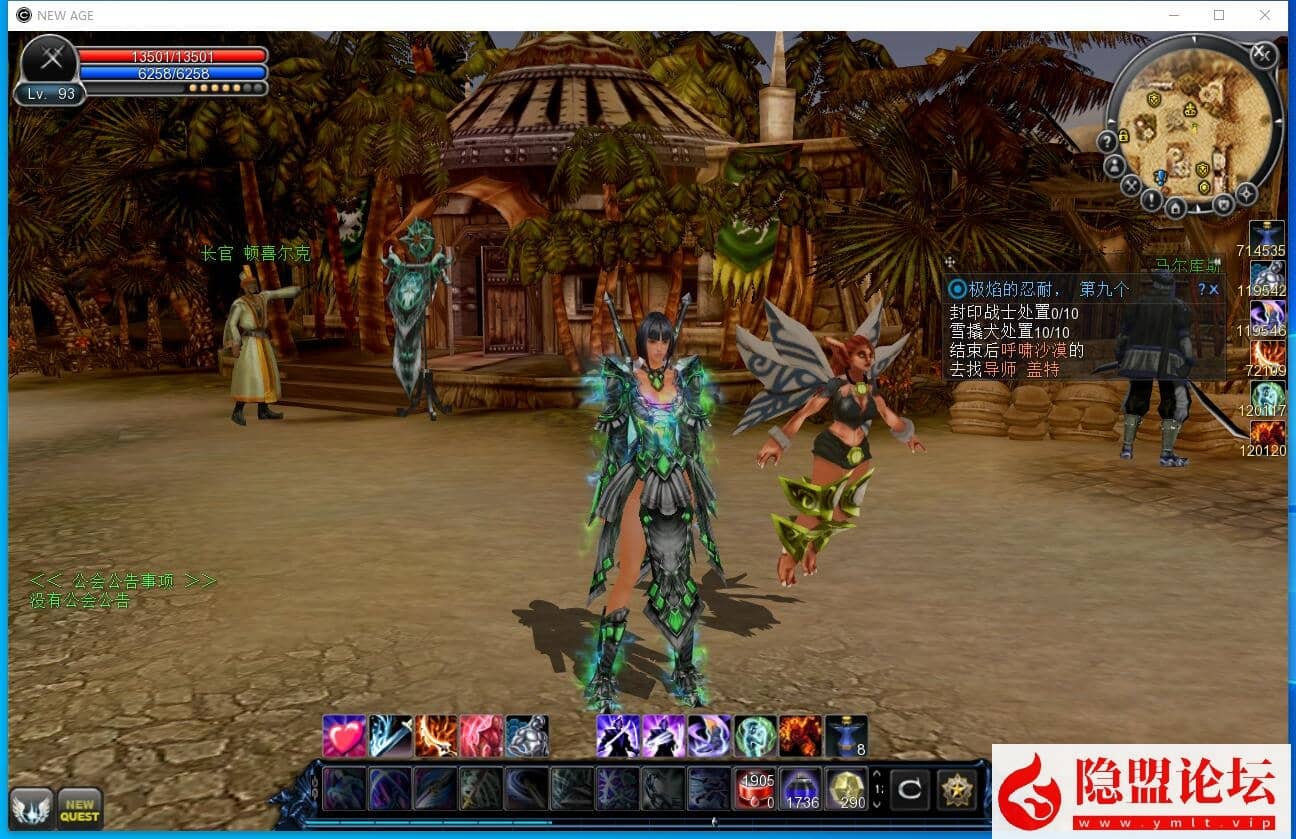Click the up arrow to change hotbar page
Screen dimensions: 1296x839
[x=877, y=774]
